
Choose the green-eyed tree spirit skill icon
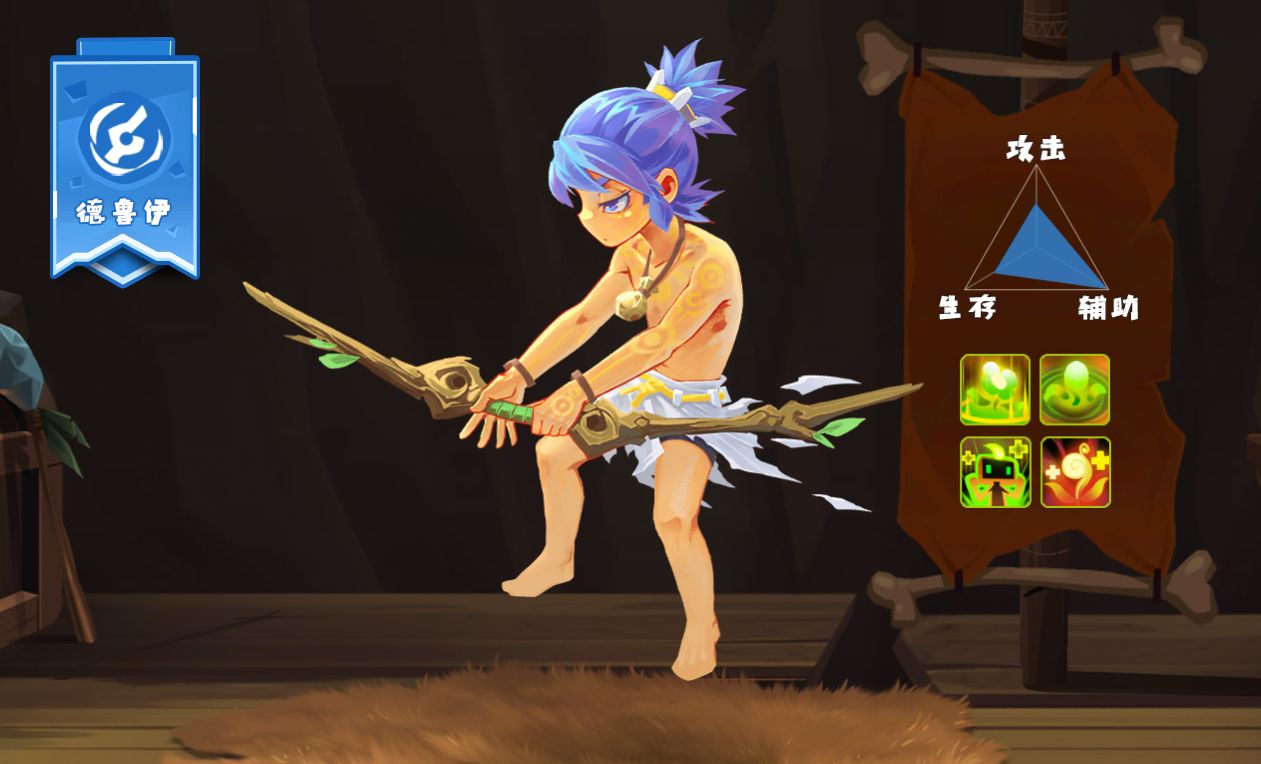tap(995, 472)
